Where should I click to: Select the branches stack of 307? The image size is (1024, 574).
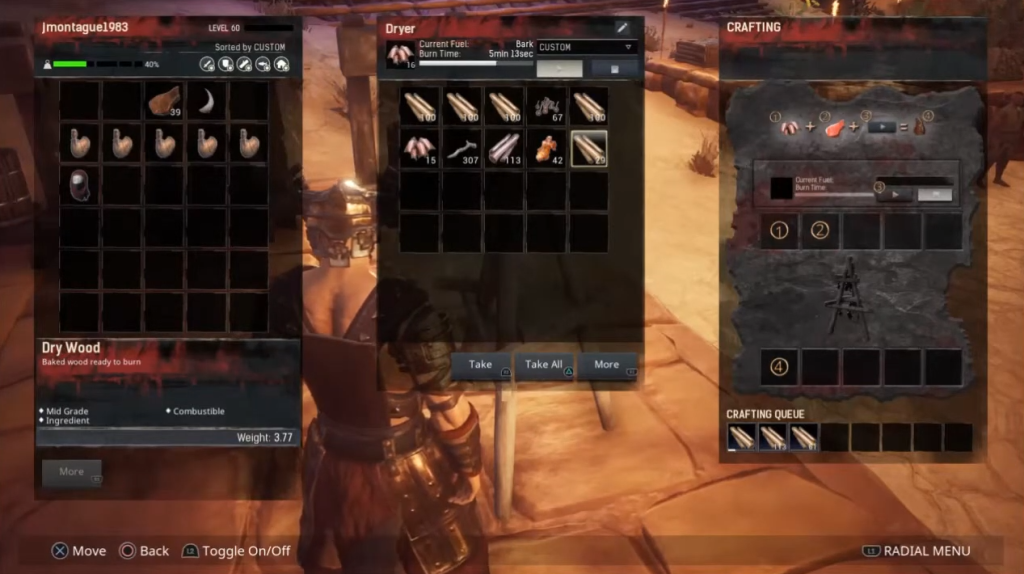[x=462, y=148]
